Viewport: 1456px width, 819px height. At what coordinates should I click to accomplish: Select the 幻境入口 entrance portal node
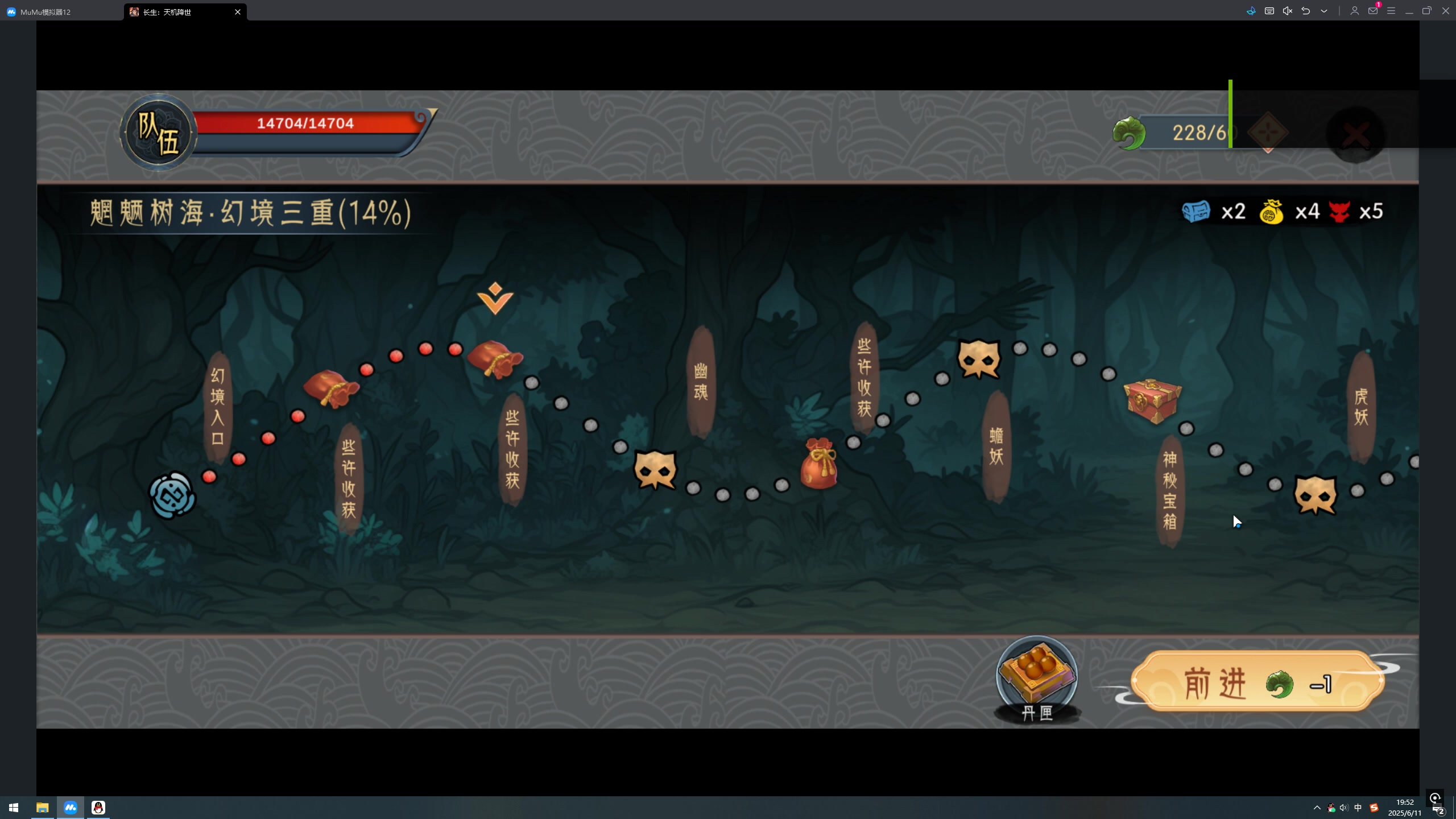[x=172, y=496]
